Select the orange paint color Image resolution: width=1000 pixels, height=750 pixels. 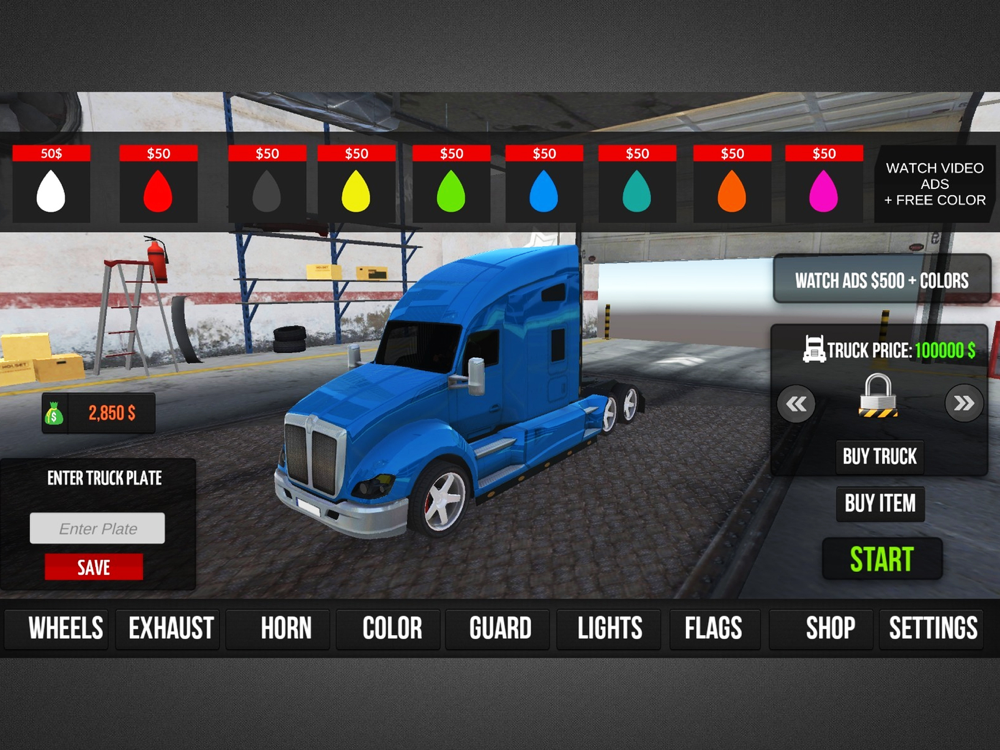coord(732,190)
